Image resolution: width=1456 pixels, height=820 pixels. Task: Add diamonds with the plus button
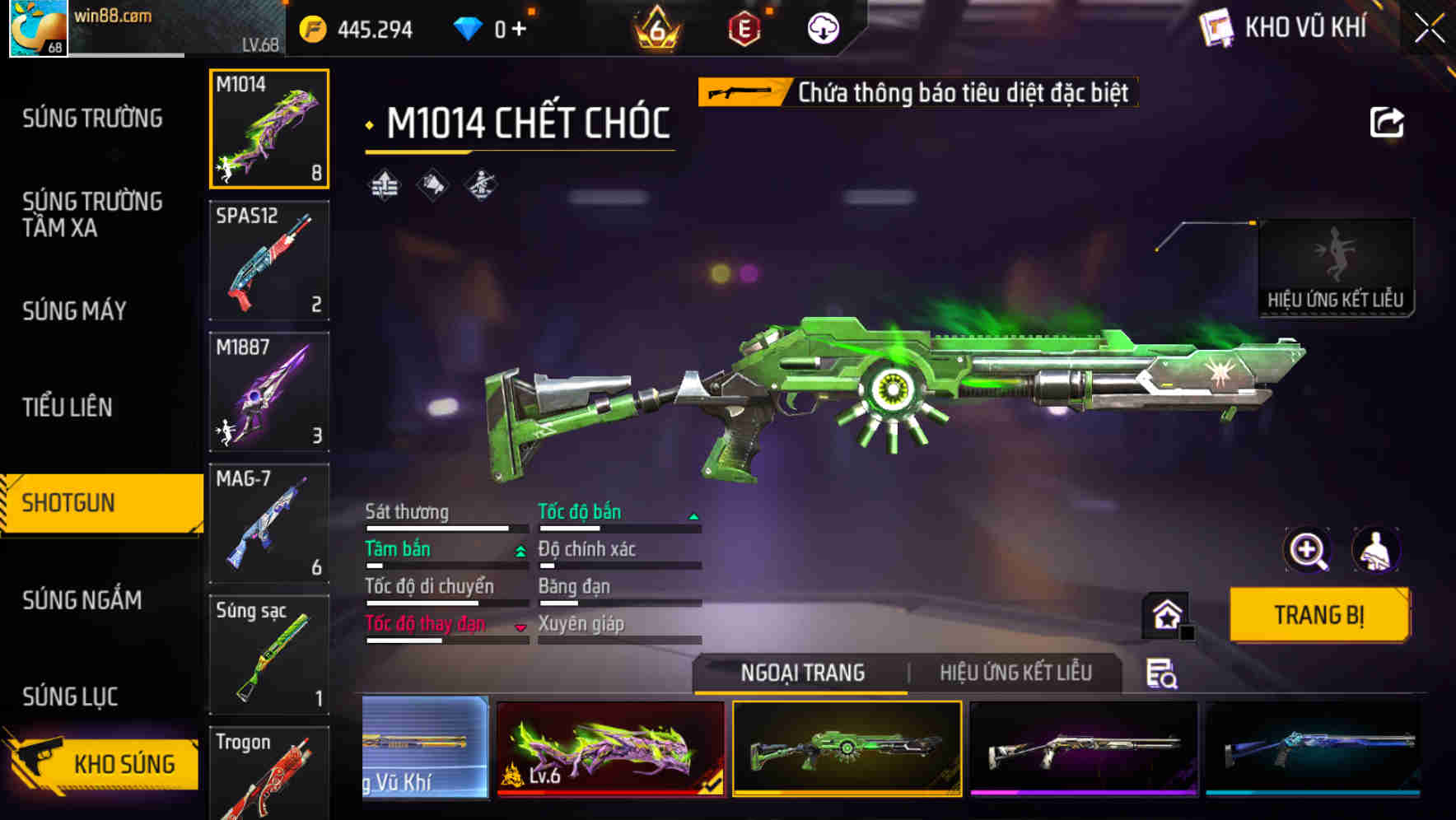519,30
